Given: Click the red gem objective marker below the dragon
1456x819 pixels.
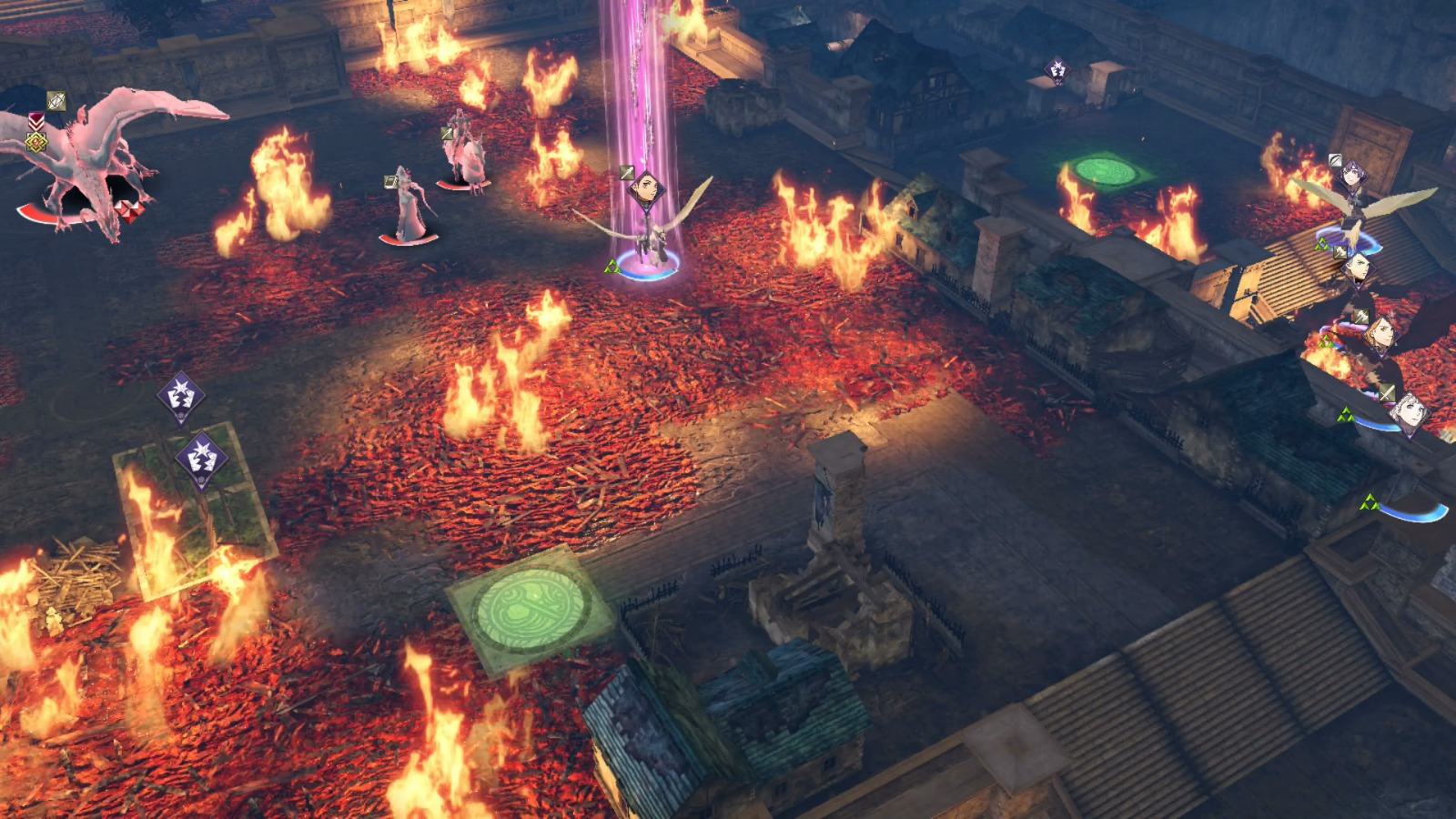Looking at the screenshot, I should click(x=129, y=210).
